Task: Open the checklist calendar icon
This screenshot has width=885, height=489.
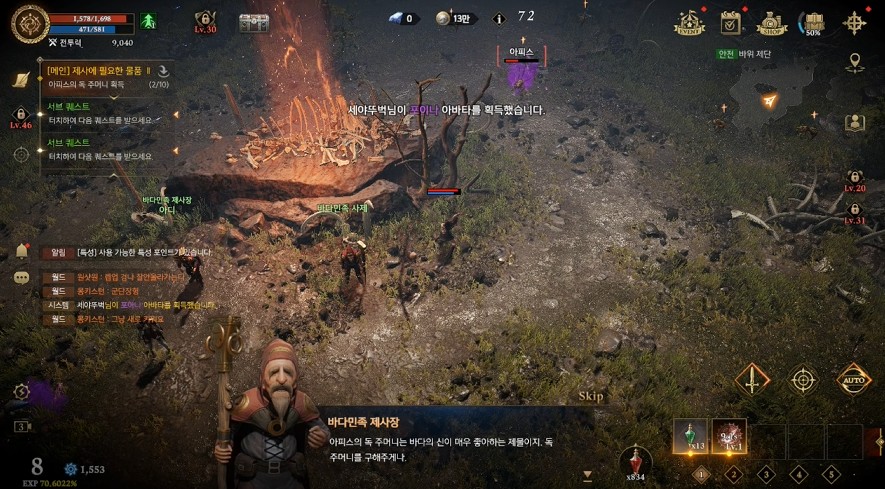Action: (x=730, y=22)
